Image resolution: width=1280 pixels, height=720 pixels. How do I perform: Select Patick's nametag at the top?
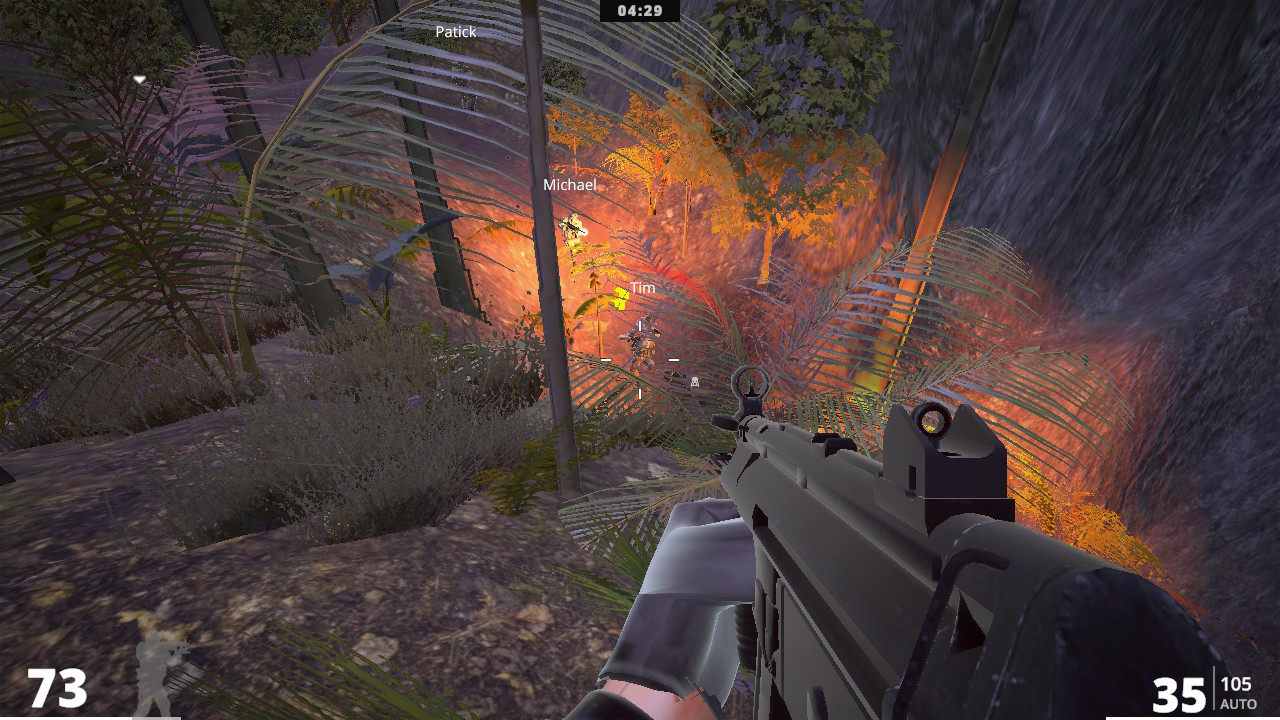pos(456,31)
